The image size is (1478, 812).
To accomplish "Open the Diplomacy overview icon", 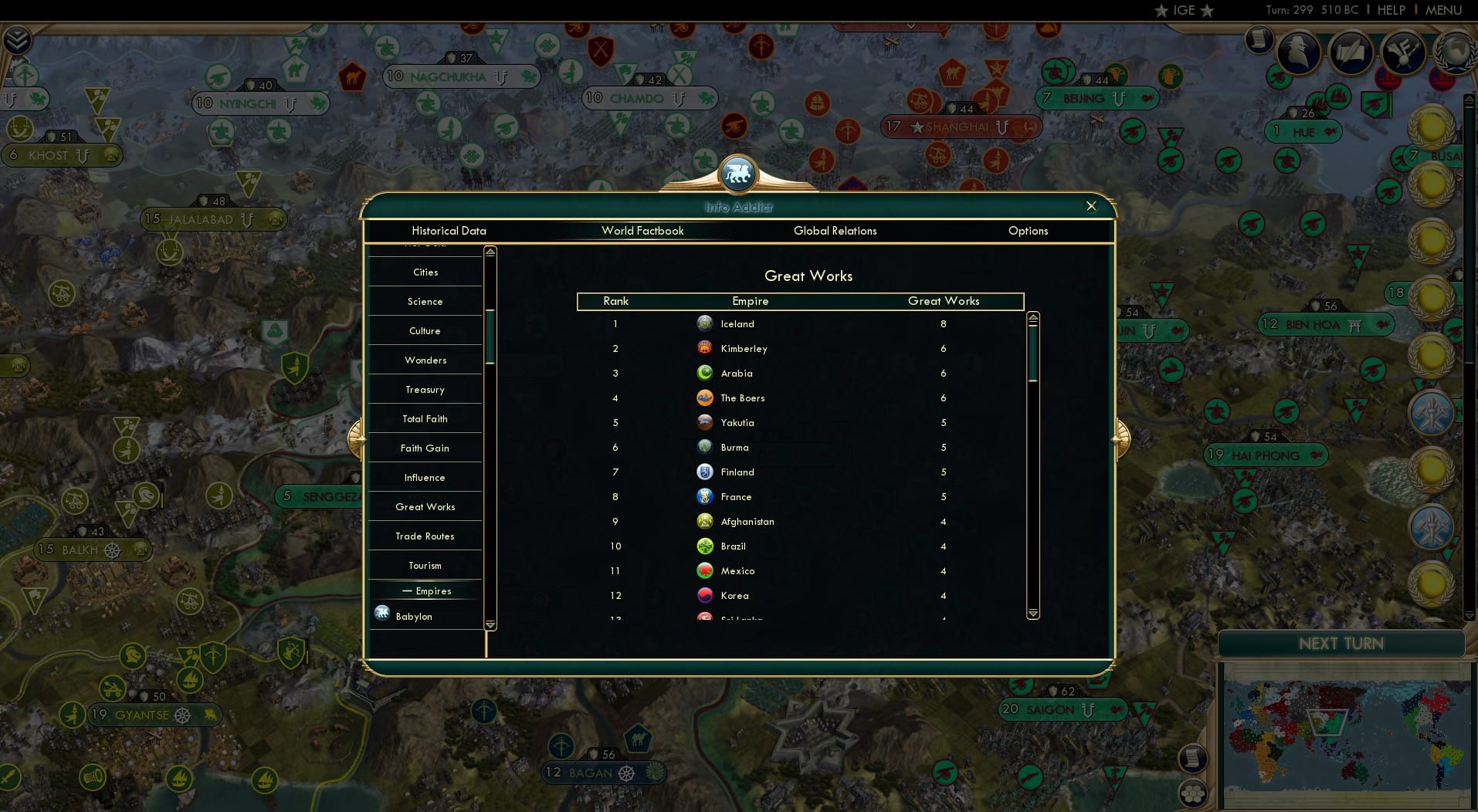I will click(1402, 52).
